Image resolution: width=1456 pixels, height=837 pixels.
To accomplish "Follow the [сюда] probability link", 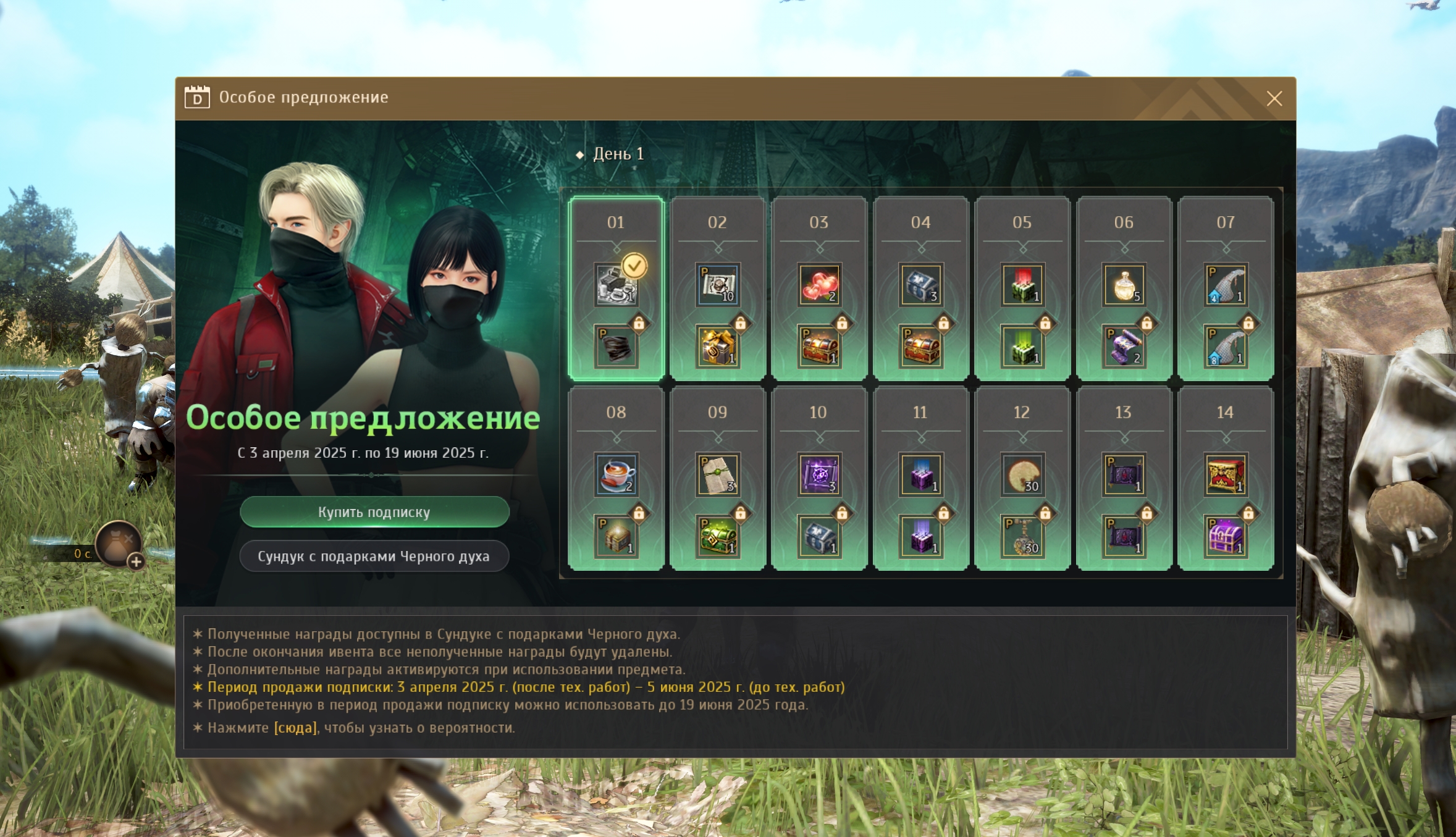I will coord(295,728).
